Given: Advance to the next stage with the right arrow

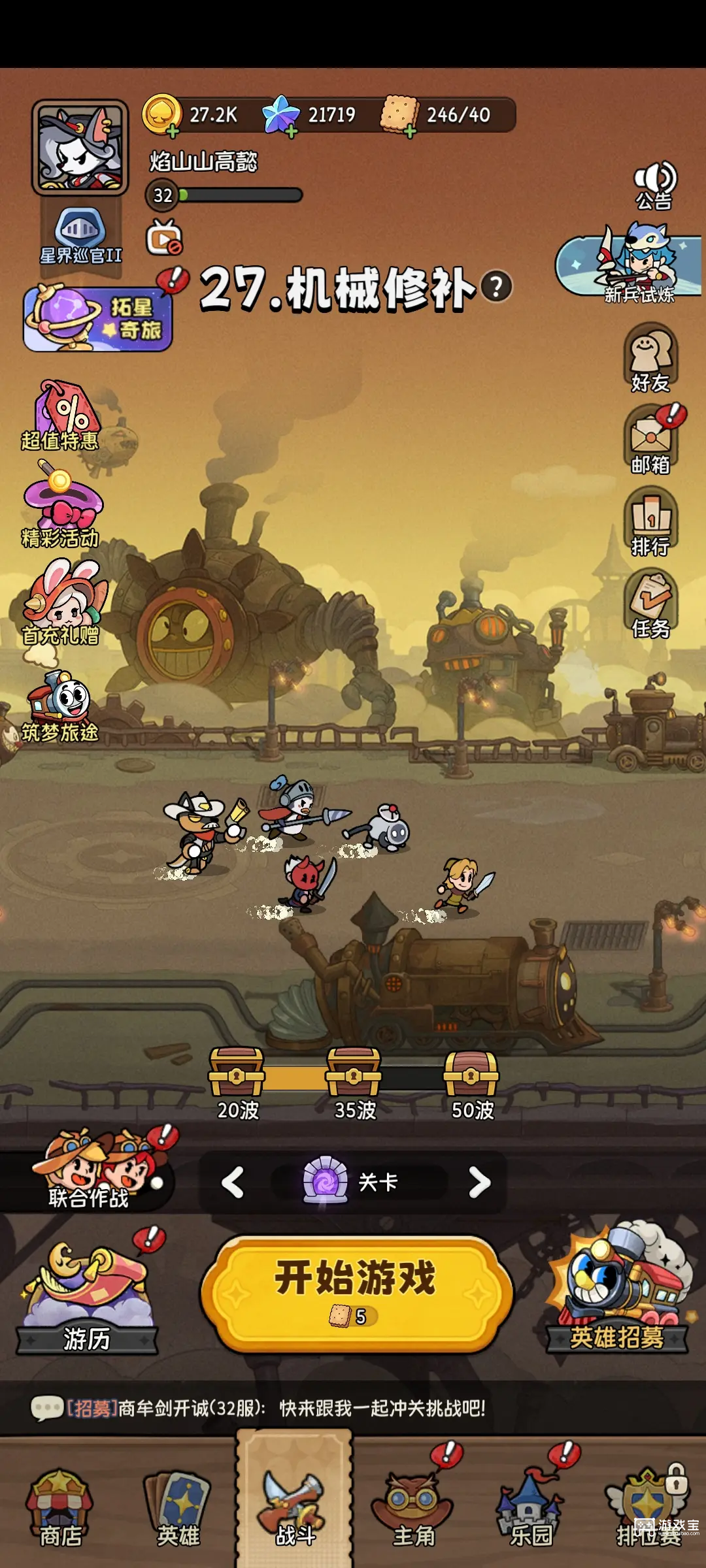Looking at the screenshot, I should 479,1182.
